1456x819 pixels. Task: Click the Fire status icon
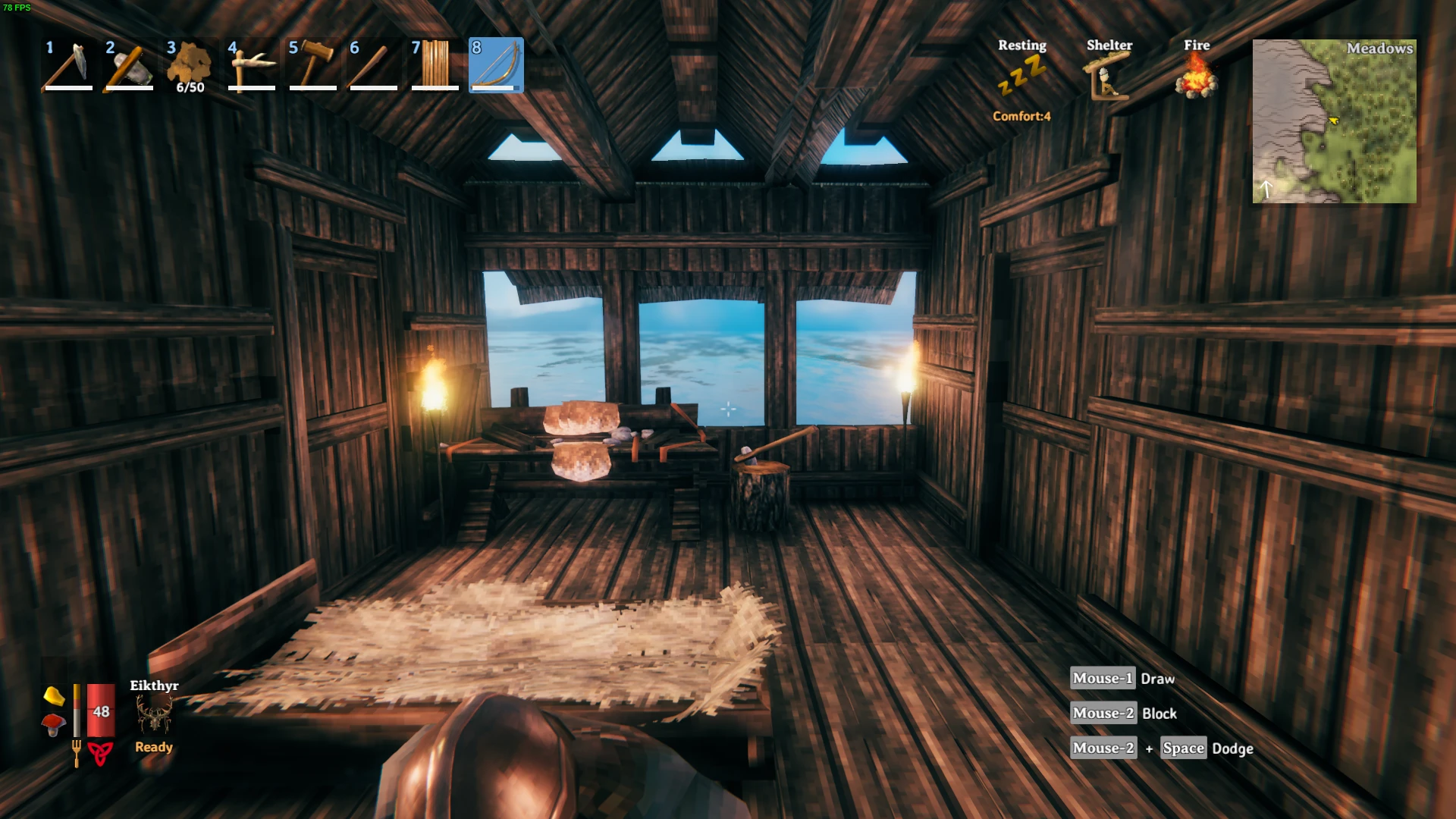coord(1196,74)
